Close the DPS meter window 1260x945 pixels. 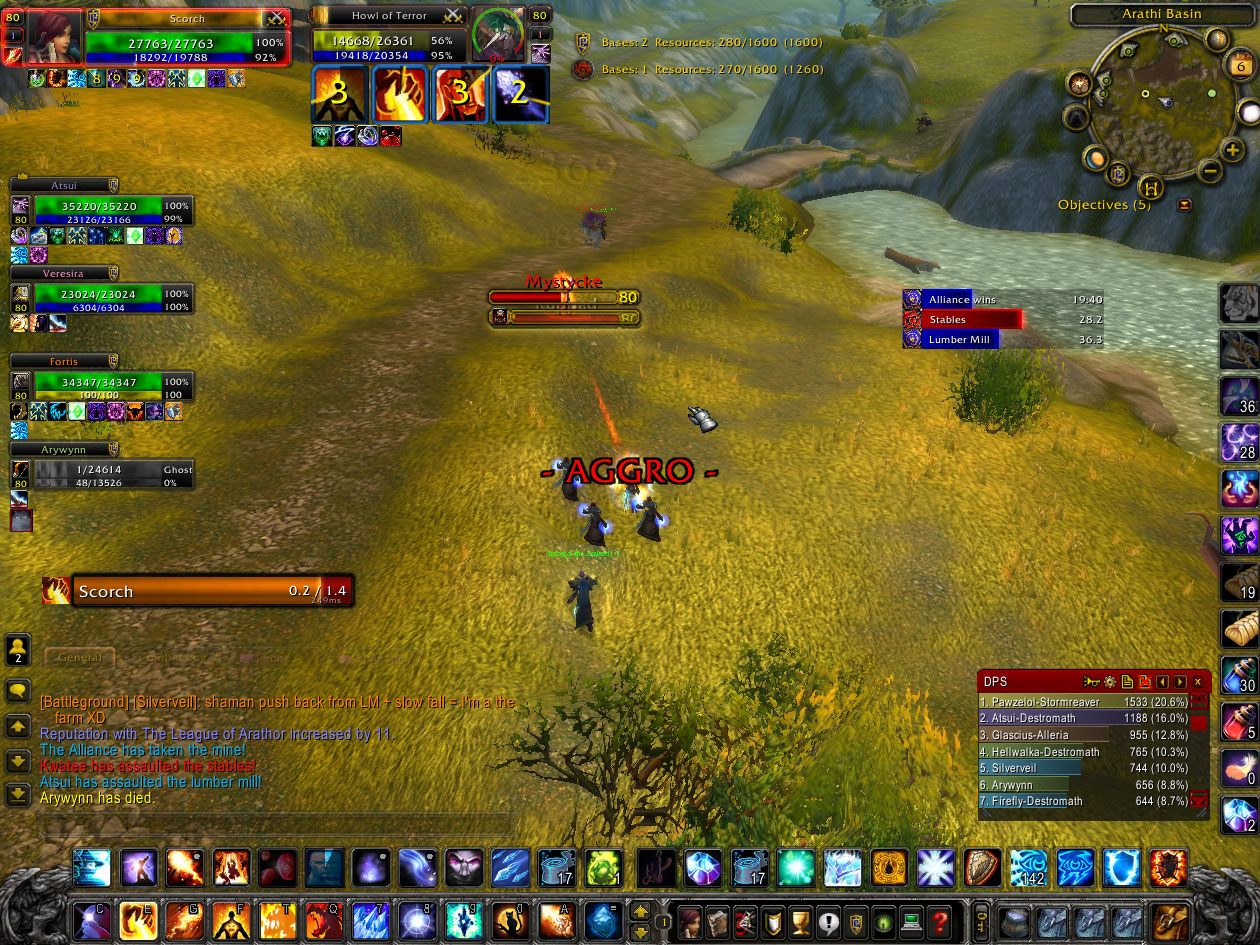click(1197, 682)
